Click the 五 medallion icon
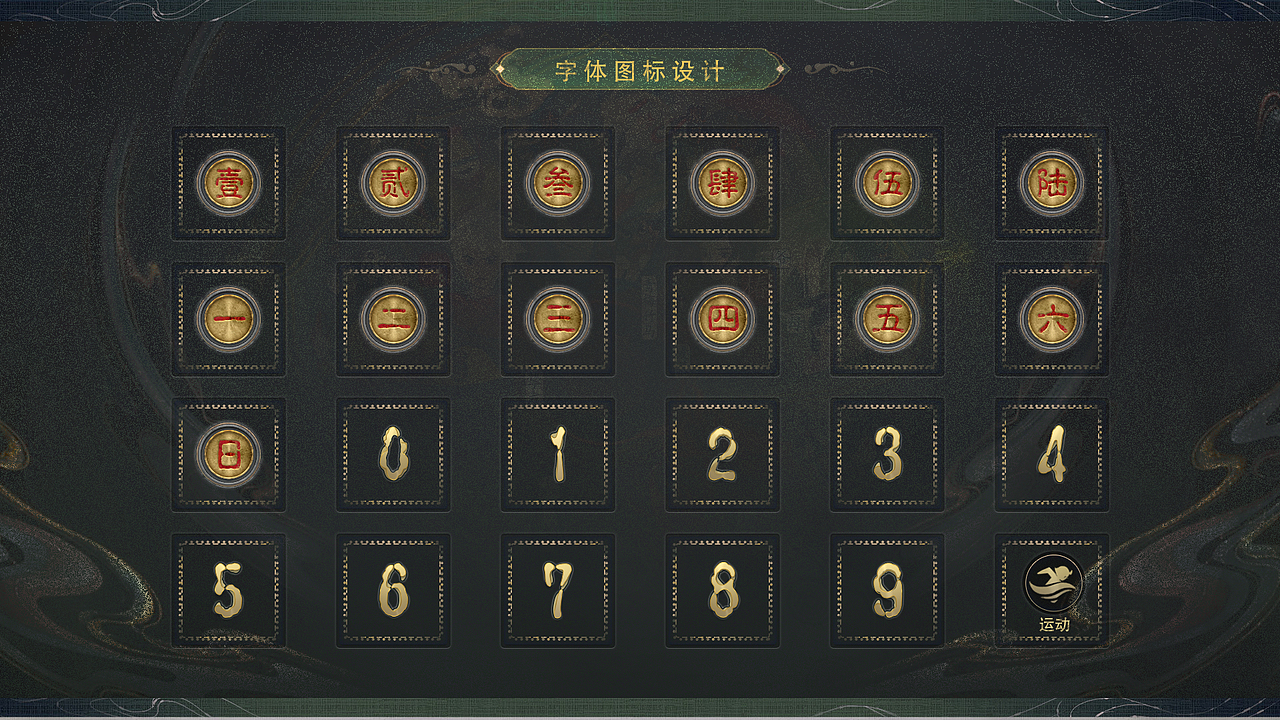Screen dimensions: 1280x720 888,318
